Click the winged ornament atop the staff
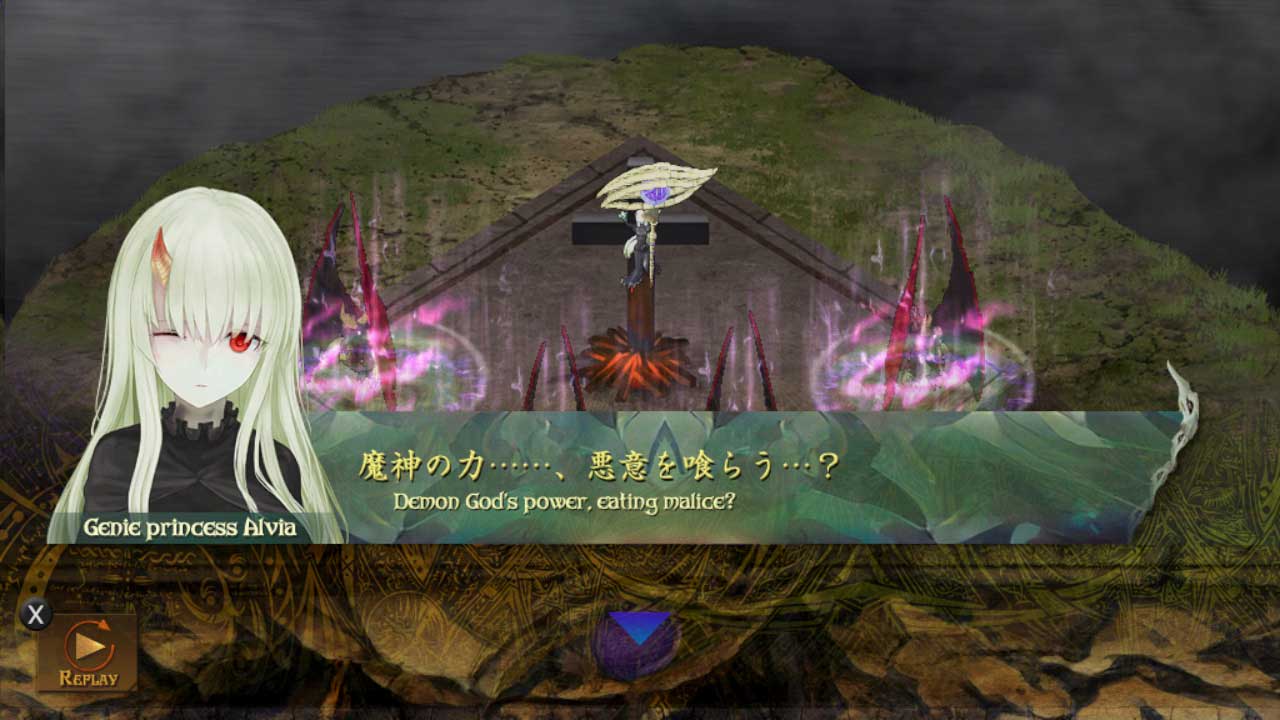Image resolution: width=1280 pixels, height=720 pixels. point(655,185)
